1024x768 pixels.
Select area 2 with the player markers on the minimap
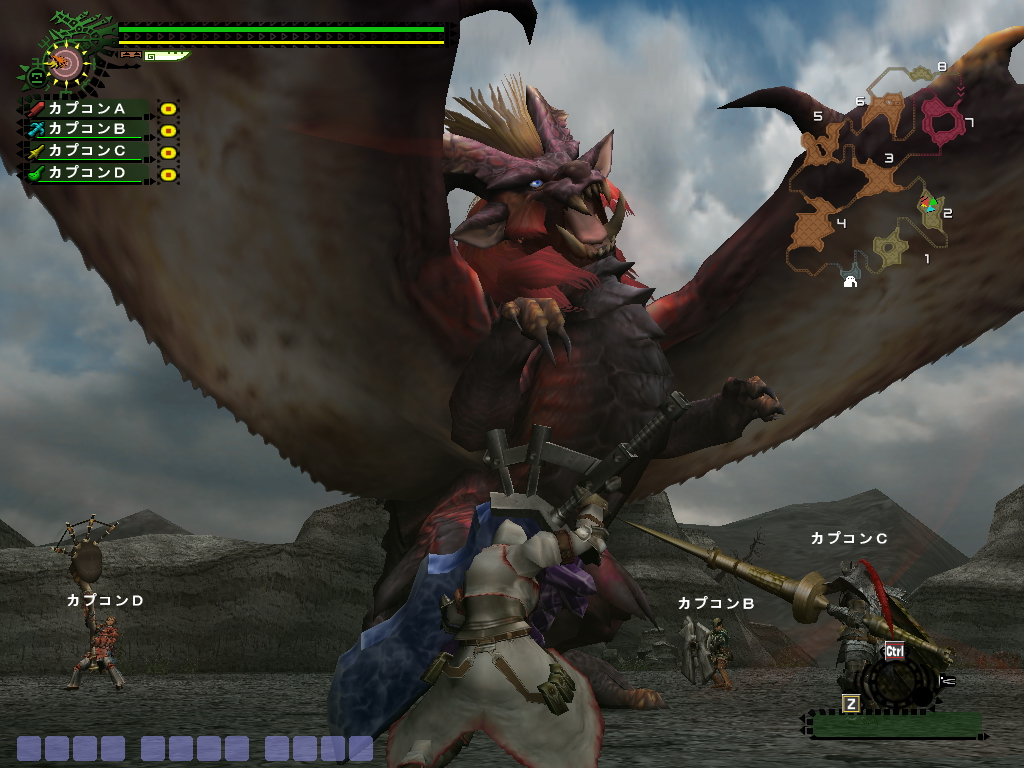[x=932, y=206]
